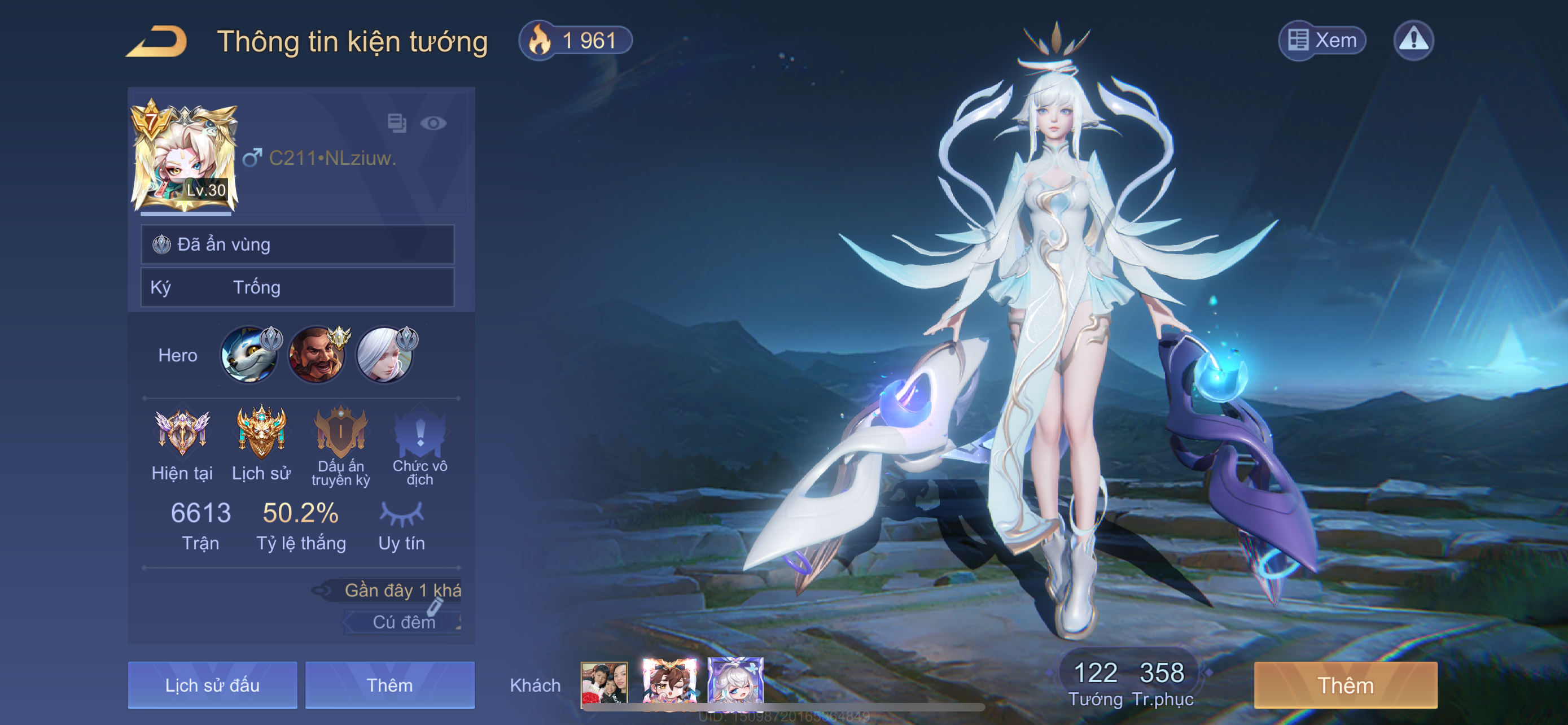Open the player avatar with Lv.30 frame

(x=185, y=158)
